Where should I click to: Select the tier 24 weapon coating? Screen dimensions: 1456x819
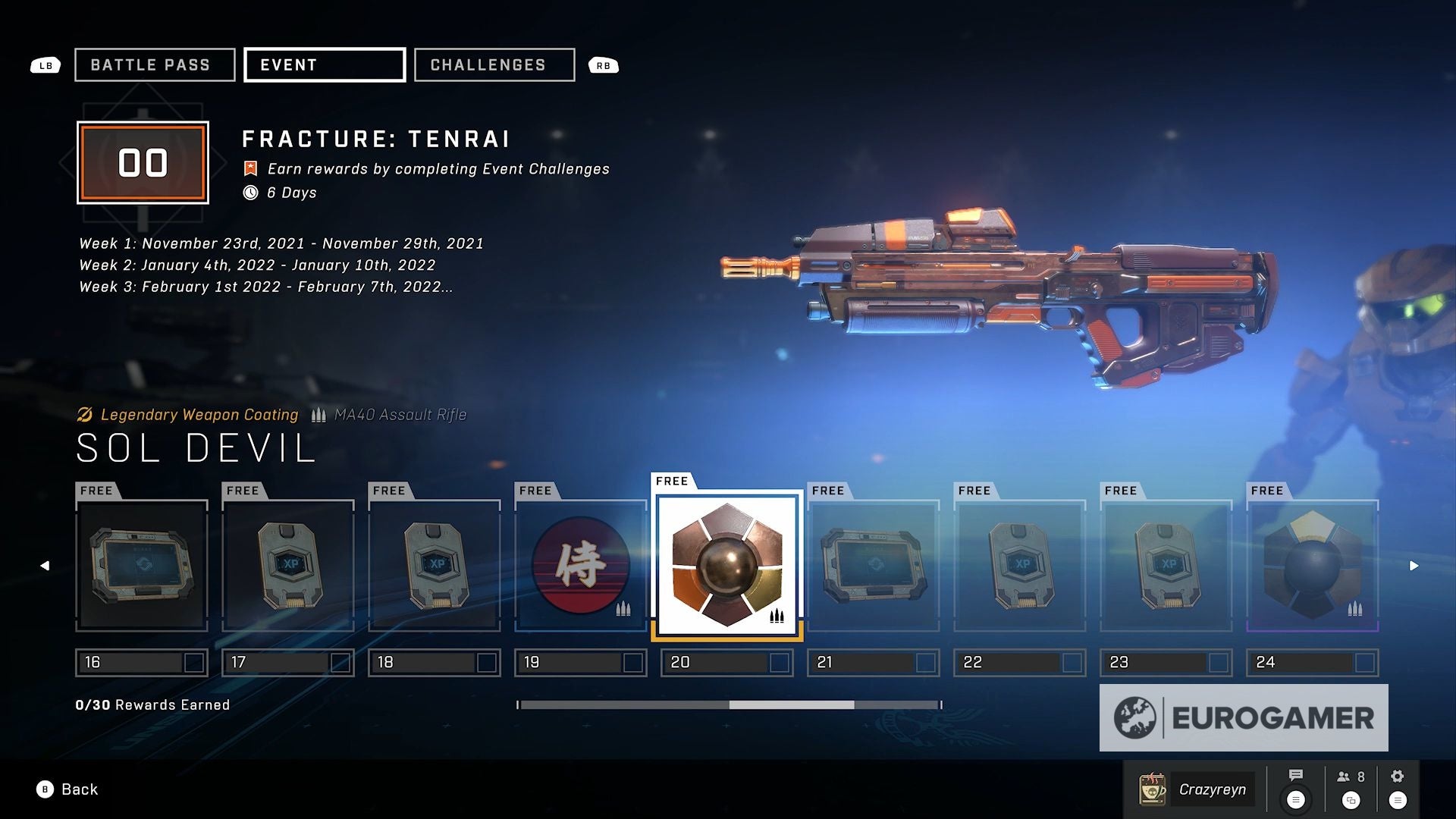[1313, 566]
